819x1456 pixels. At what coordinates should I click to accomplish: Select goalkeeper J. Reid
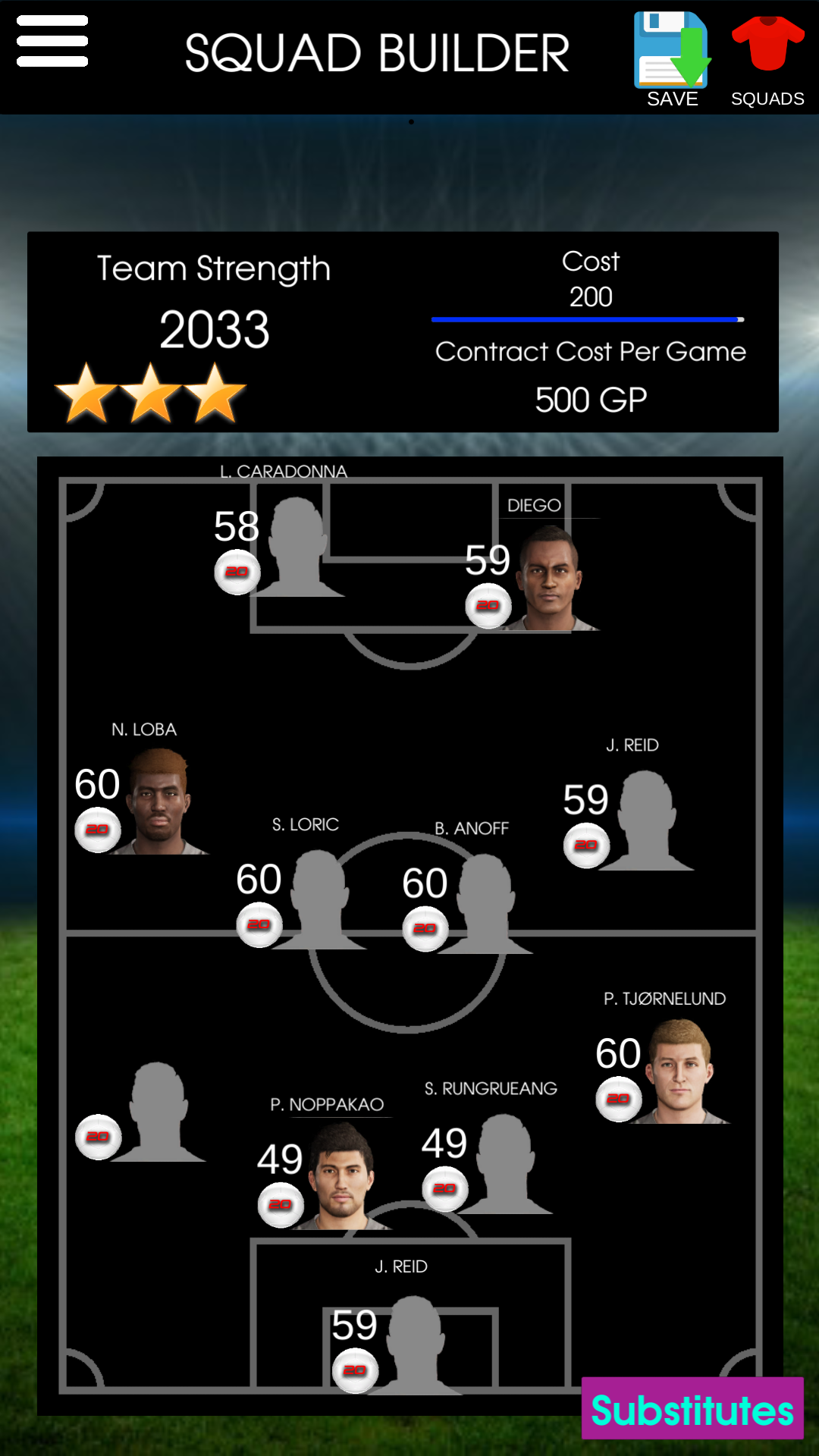coord(413,1345)
